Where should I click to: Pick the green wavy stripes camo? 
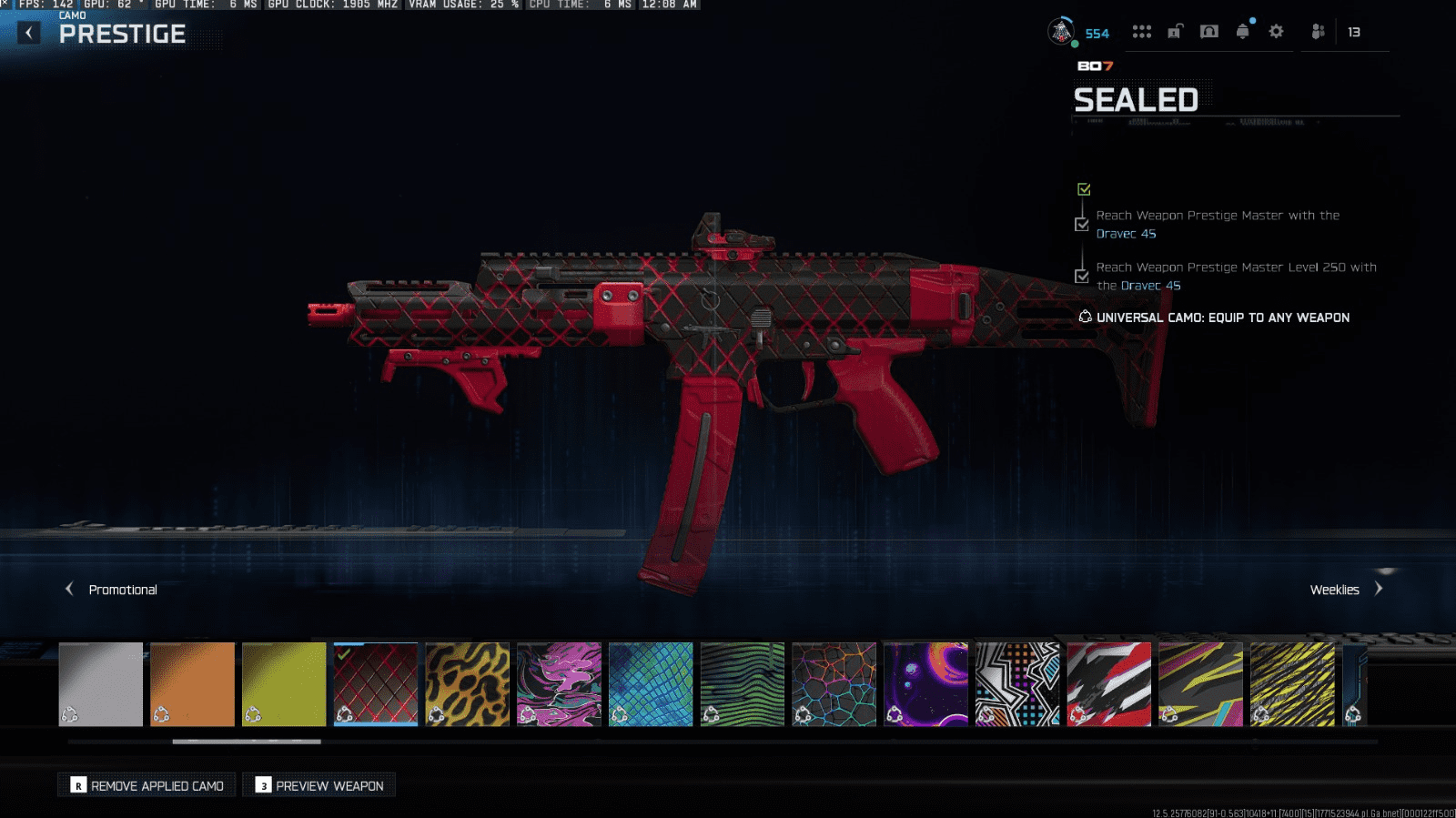coord(743,684)
